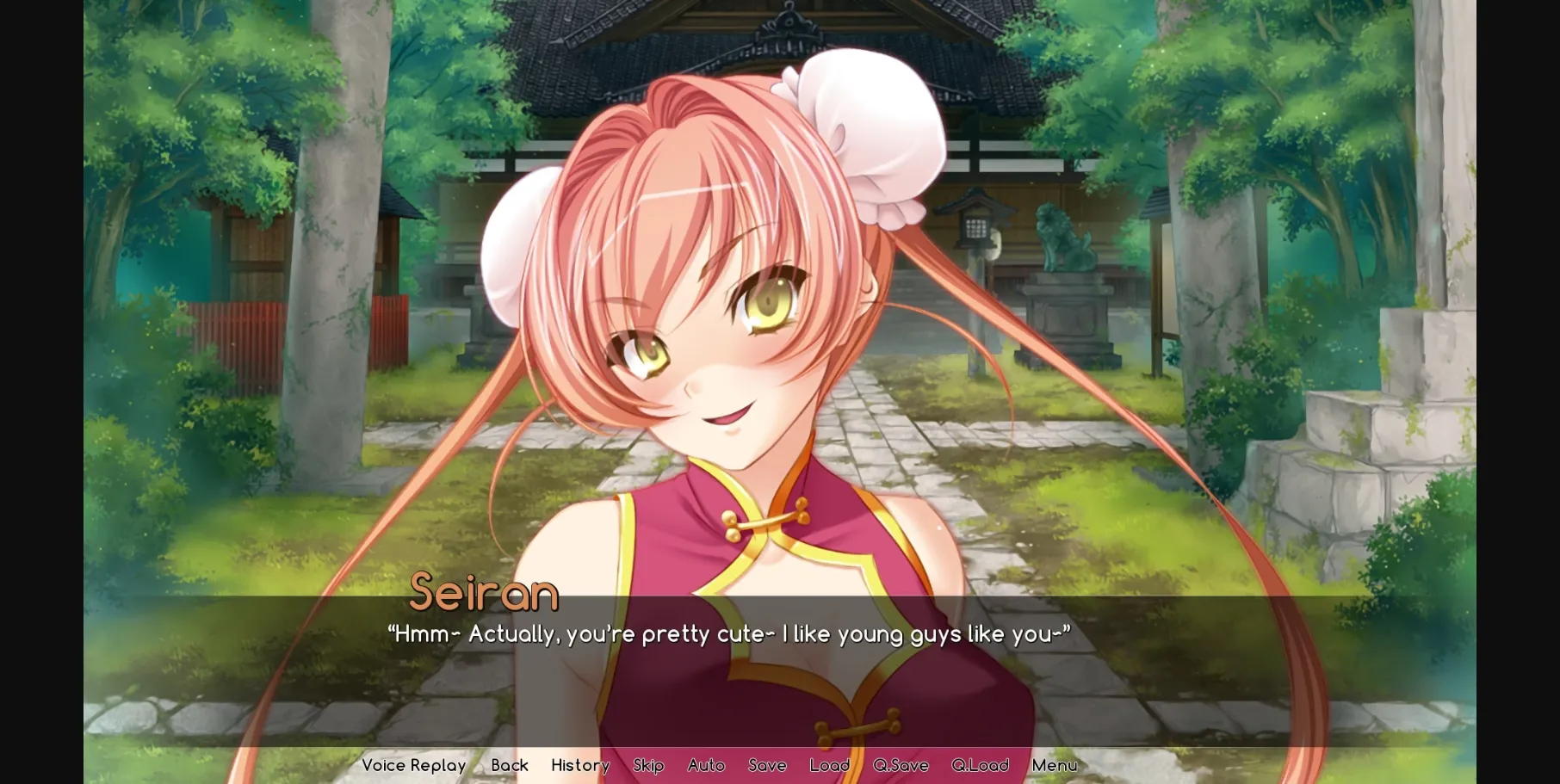This screenshot has height=784, width=1560.
Task: Open the Save screen
Action: pos(766,765)
